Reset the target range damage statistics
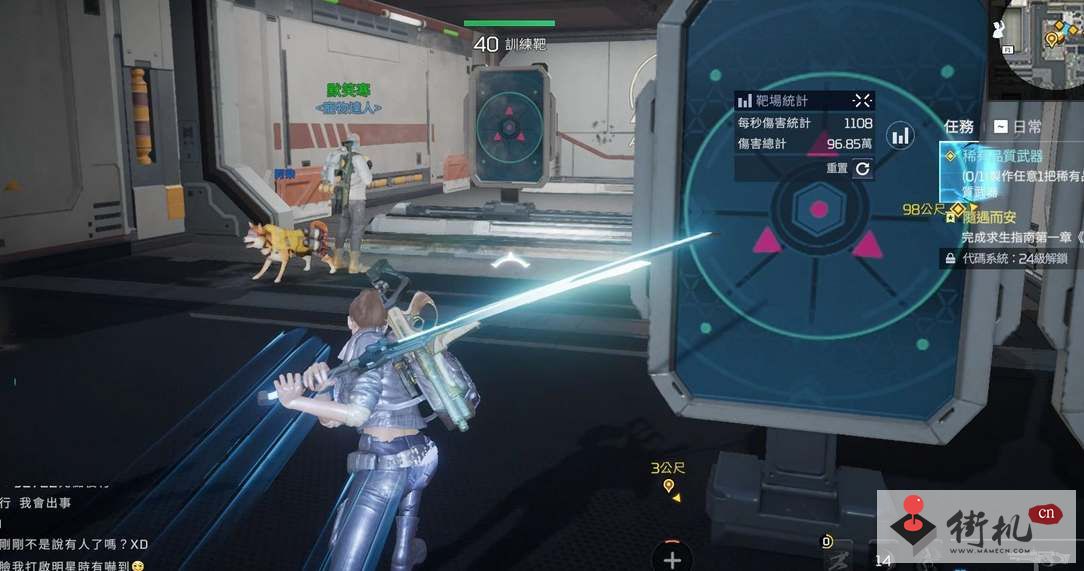1084x571 pixels. 862,169
